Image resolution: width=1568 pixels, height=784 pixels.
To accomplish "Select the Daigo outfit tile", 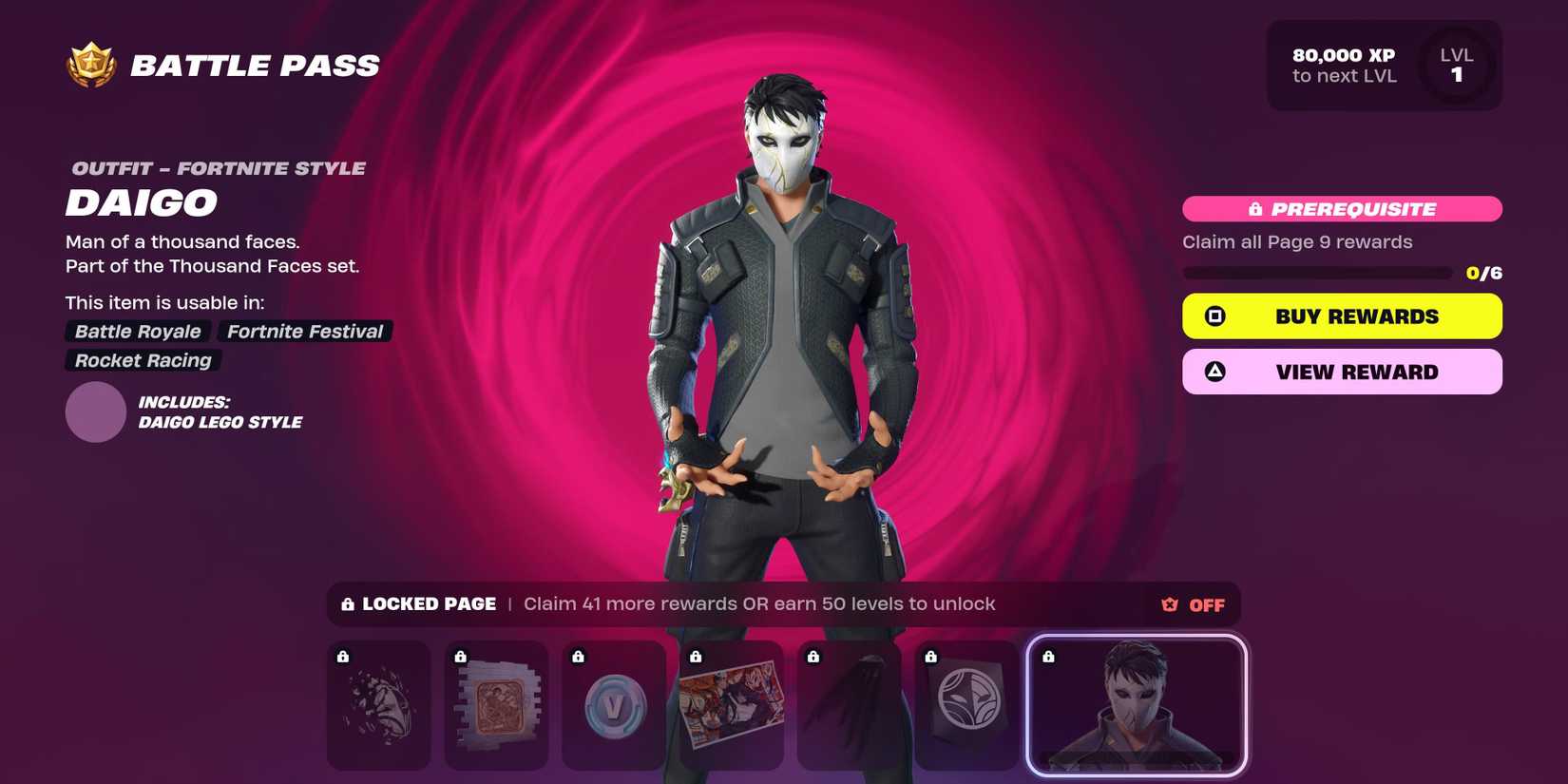I will click(x=1136, y=705).
